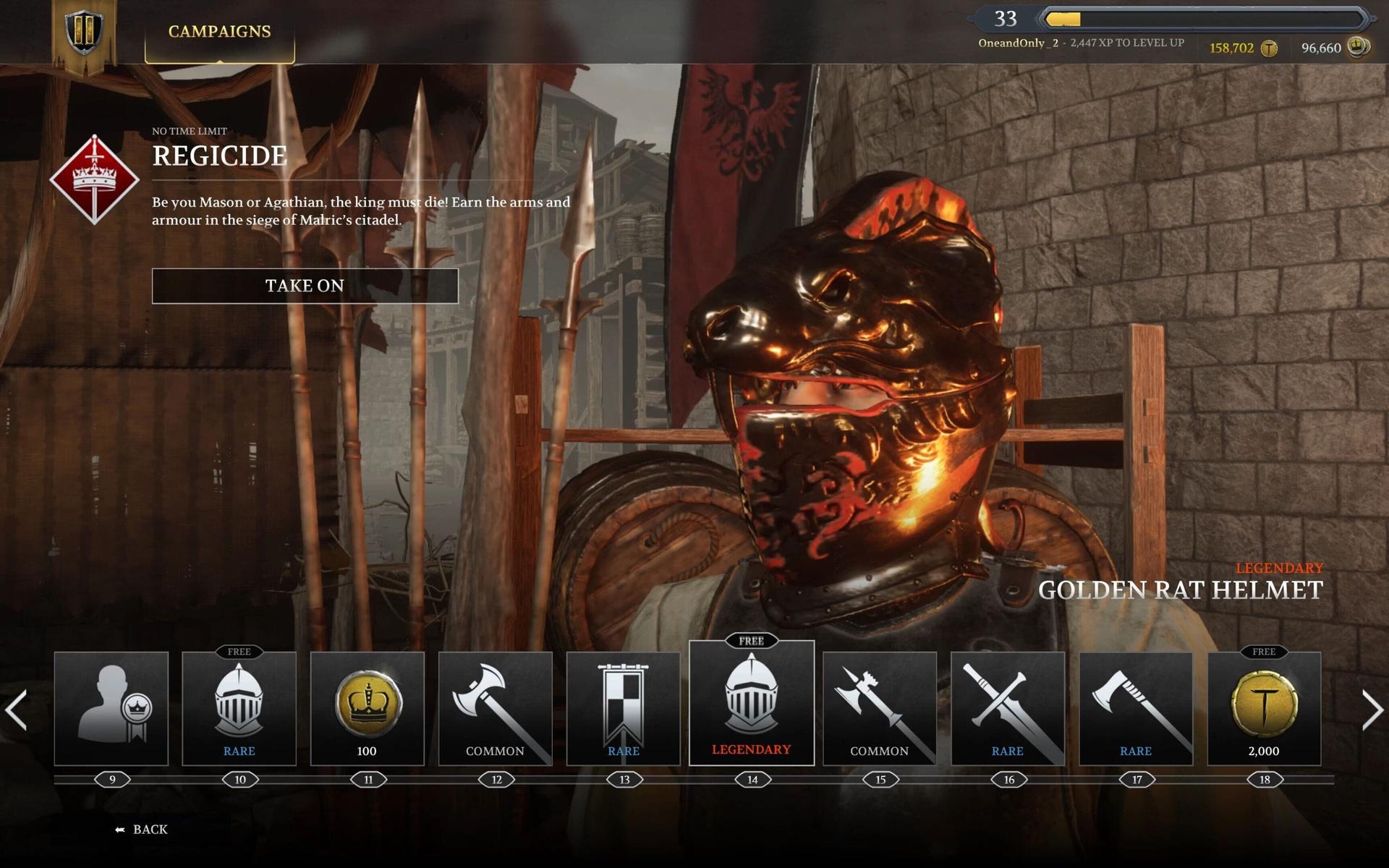Screen dimensions: 1389x868
Task: Choose the 100 crowns reward tile
Action: coord(367,708)
